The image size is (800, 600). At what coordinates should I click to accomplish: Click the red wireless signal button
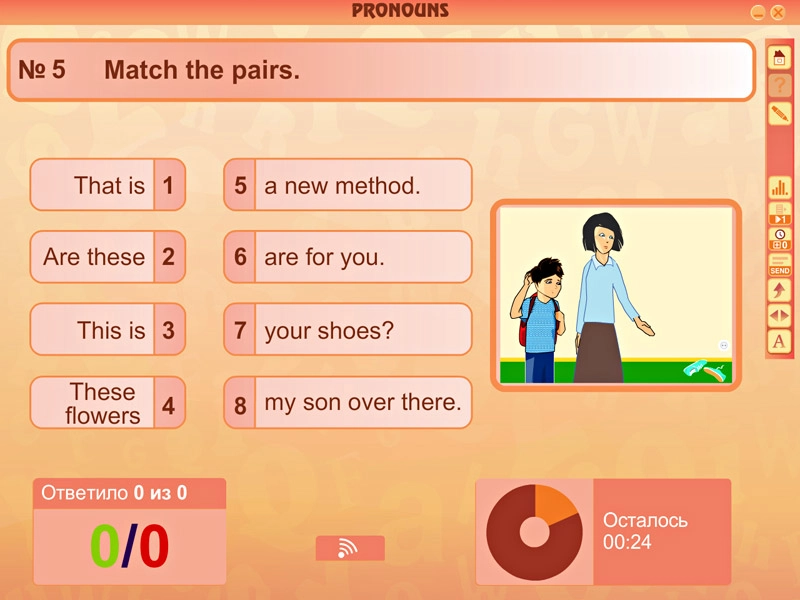pos(350,548)
